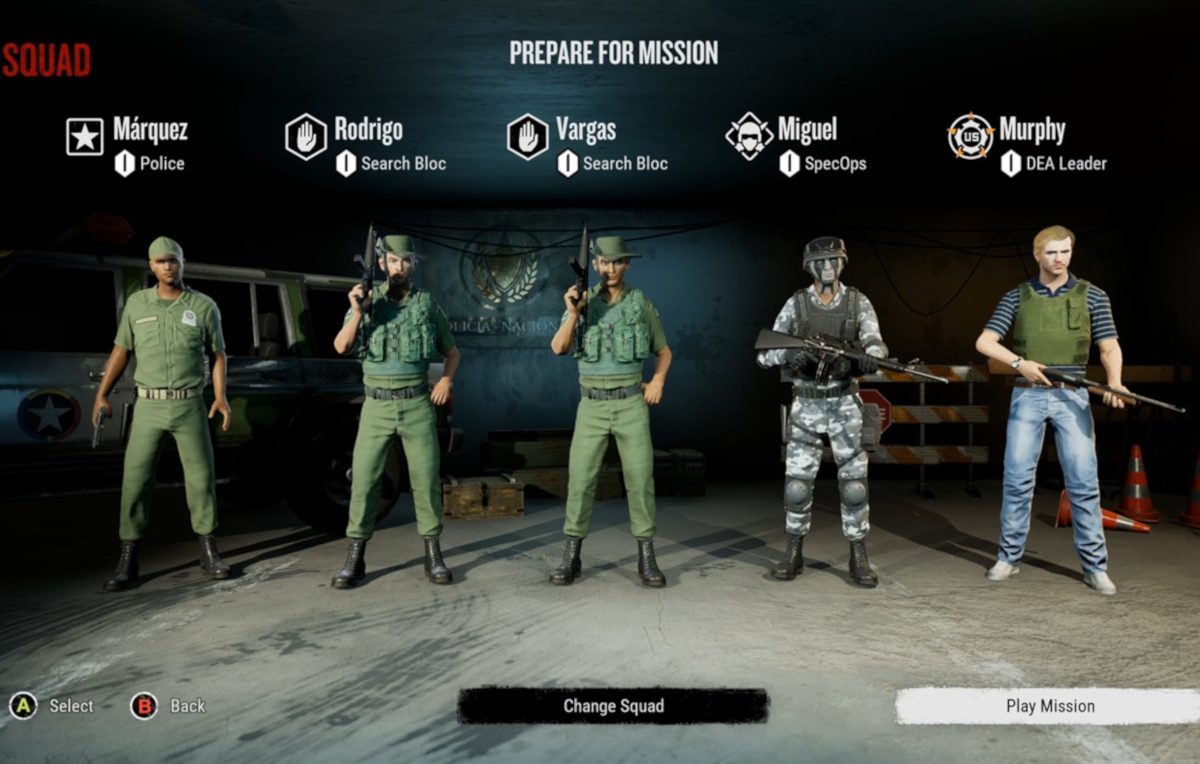
Task: Select squad member Márquez the Police
Action: pyautogui.click(x=149, y=131)
